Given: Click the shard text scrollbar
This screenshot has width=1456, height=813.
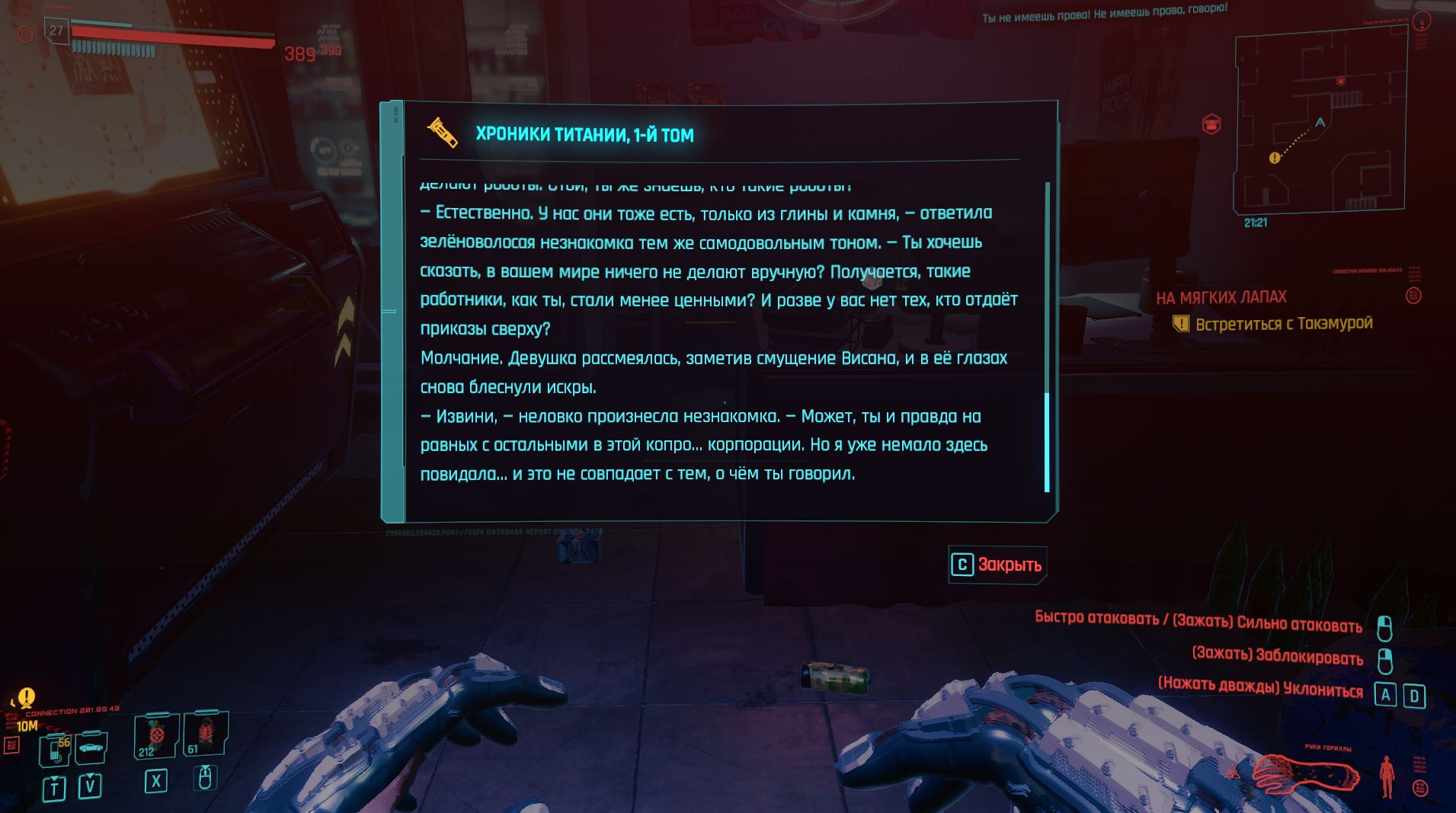Looking at the screenshot, I should click(x=1047, y=442).
